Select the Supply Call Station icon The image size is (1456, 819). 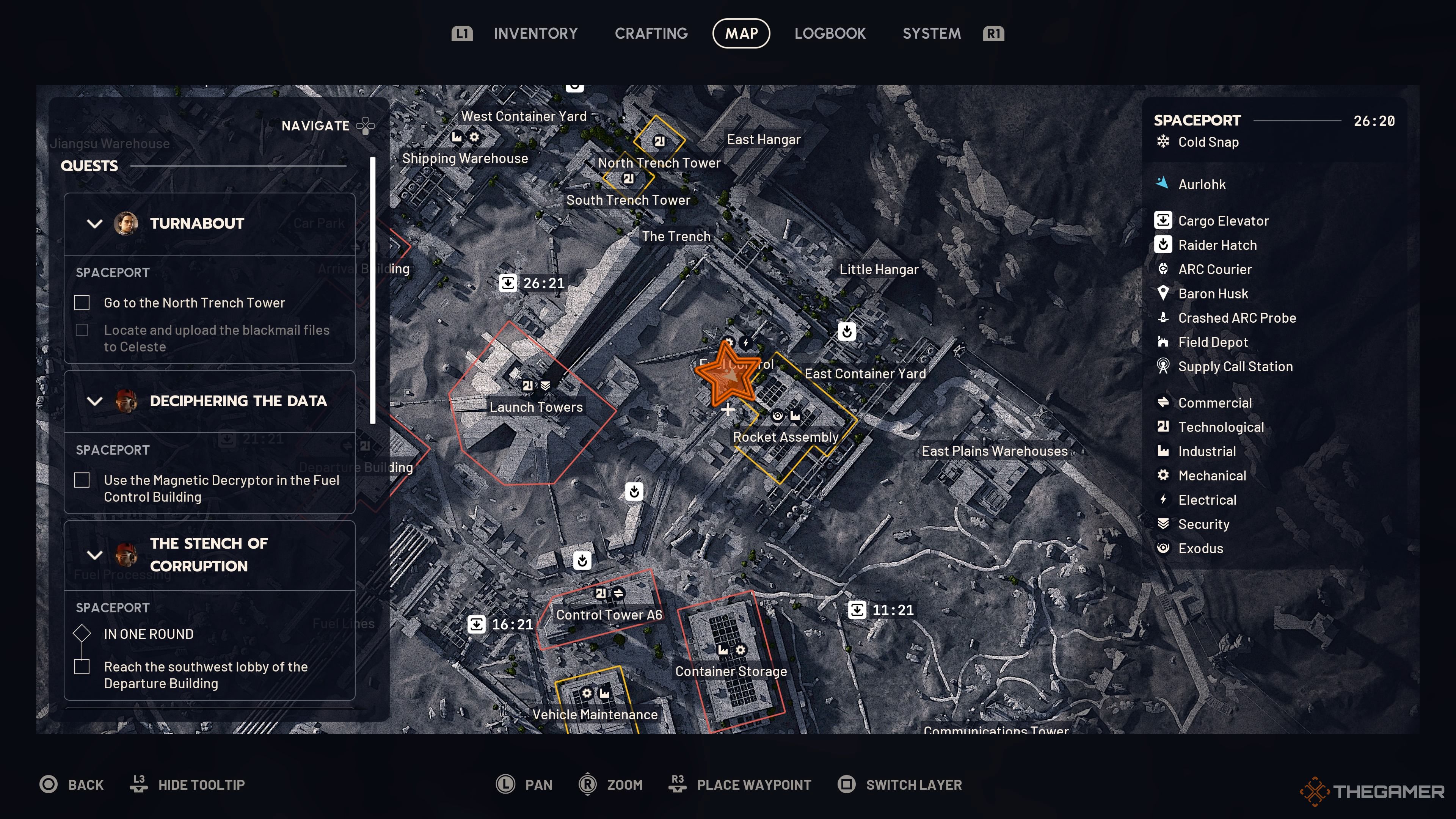1163,366
